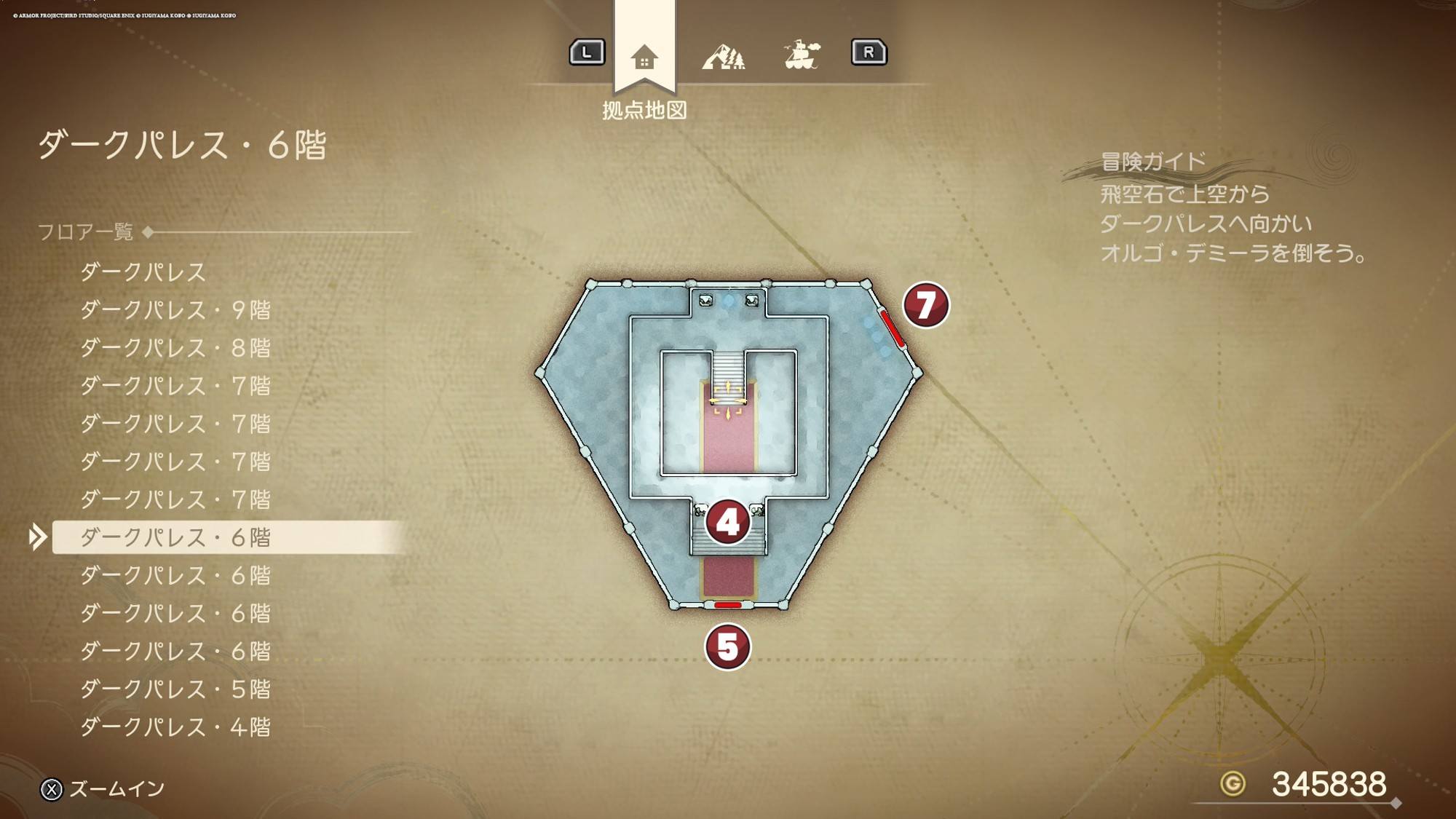Select the ダークパレス floor entry without a floor number

tap(143, 272)
